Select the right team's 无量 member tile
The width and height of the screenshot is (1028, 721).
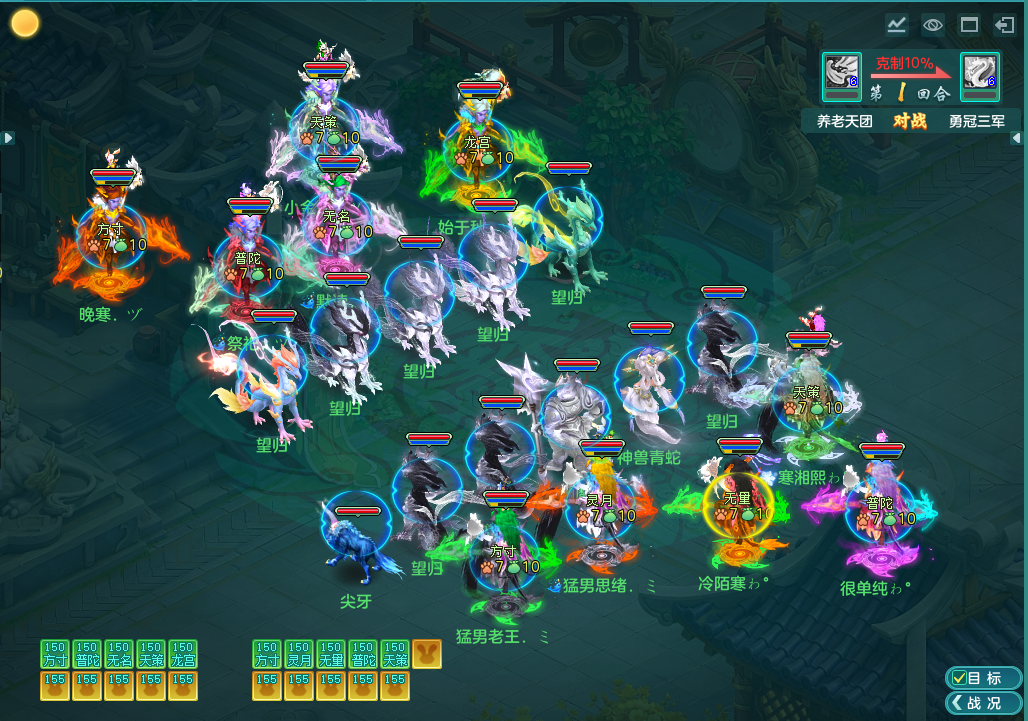(331, 654)
